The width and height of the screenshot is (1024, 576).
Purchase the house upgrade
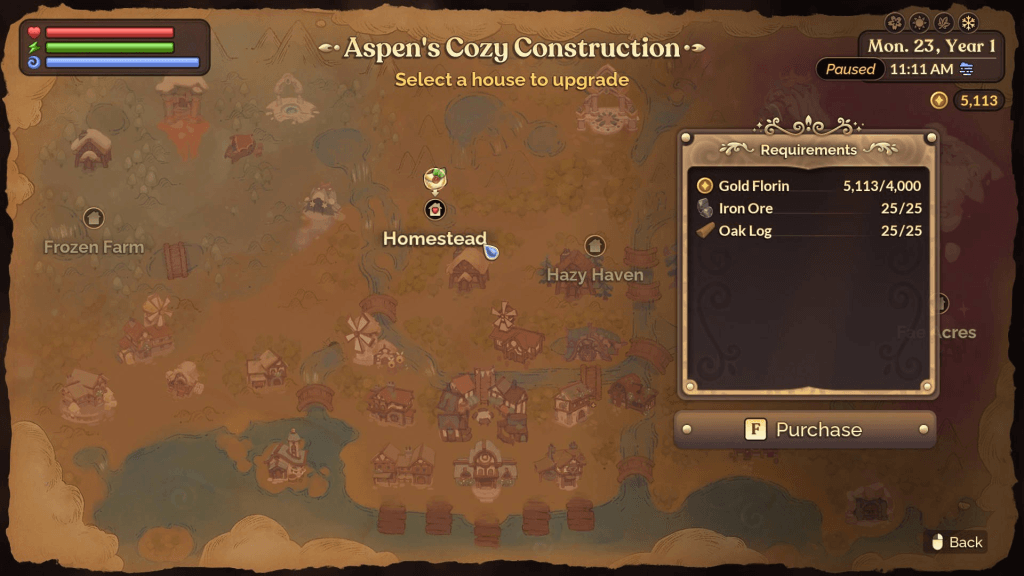coord(805,430)
